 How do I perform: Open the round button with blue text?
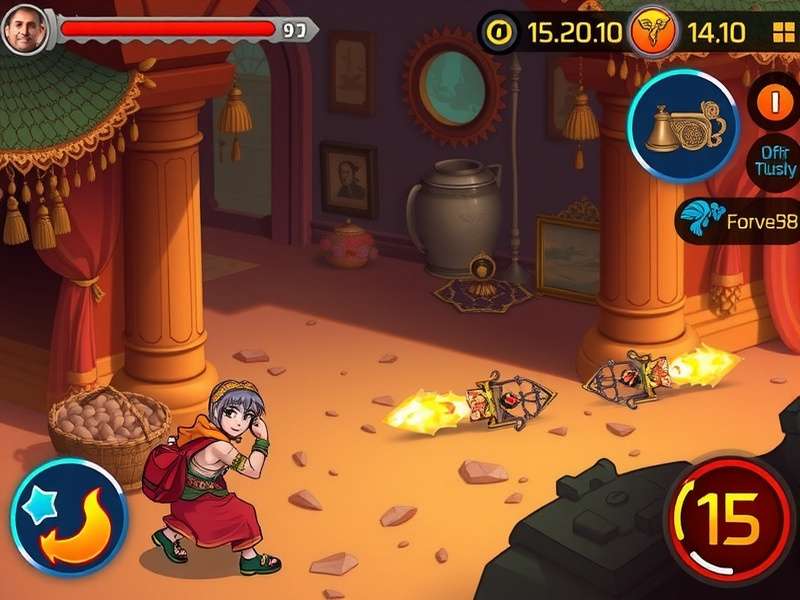[774, 162]
